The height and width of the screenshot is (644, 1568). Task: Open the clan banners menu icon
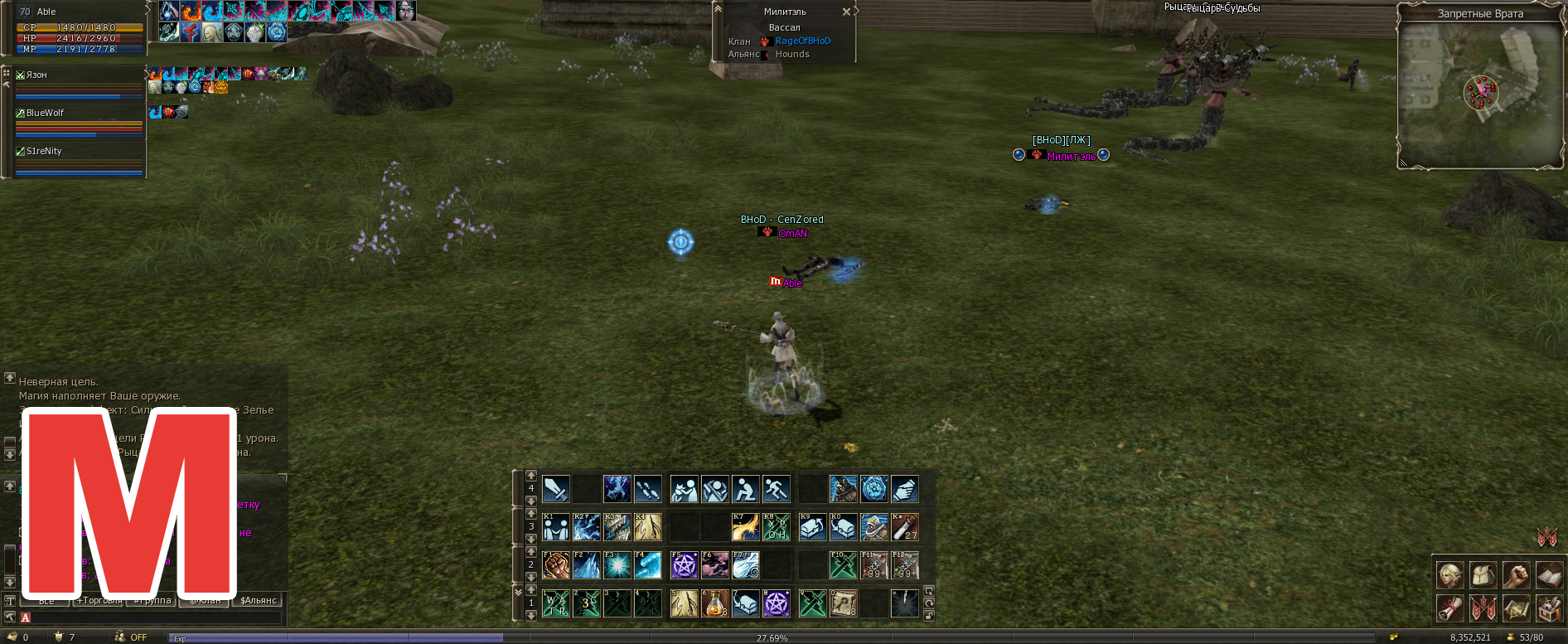1483,609
